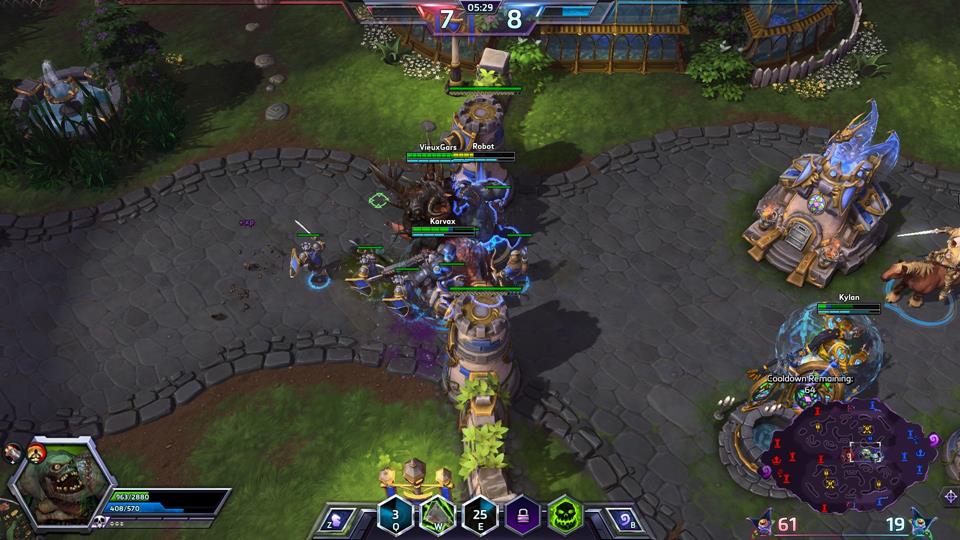Activate the green skull trait ability
The height and width of the screenshot is (540, 960).
coord(565,516)
